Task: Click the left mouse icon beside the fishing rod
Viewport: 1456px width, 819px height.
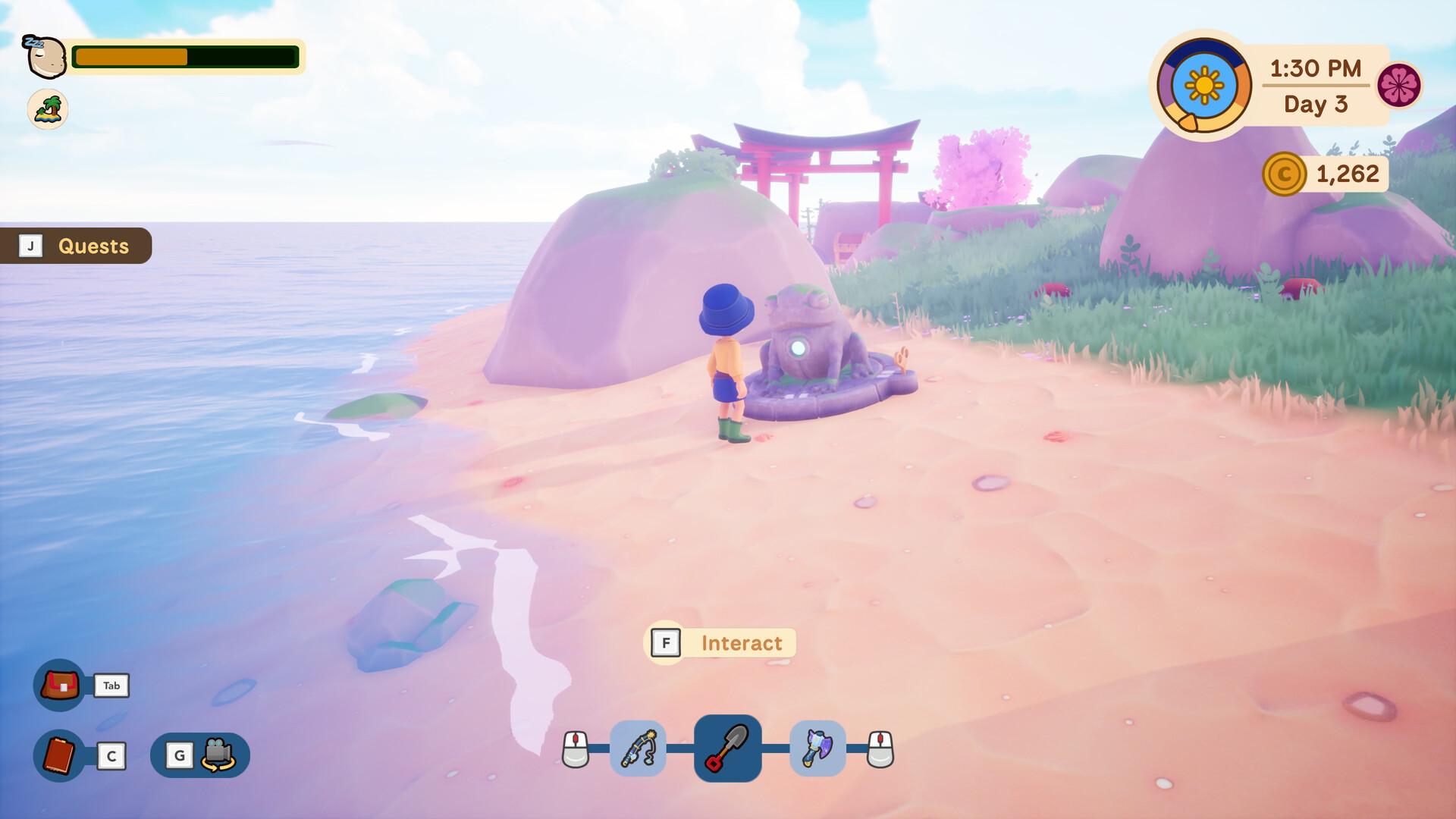Action: tap(576, 748)
